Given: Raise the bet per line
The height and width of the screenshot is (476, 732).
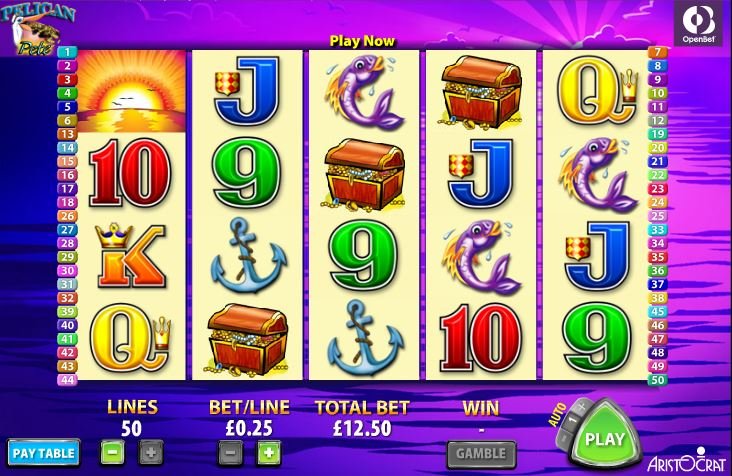Looking at the screenshot, I should (x=267, y=452).
